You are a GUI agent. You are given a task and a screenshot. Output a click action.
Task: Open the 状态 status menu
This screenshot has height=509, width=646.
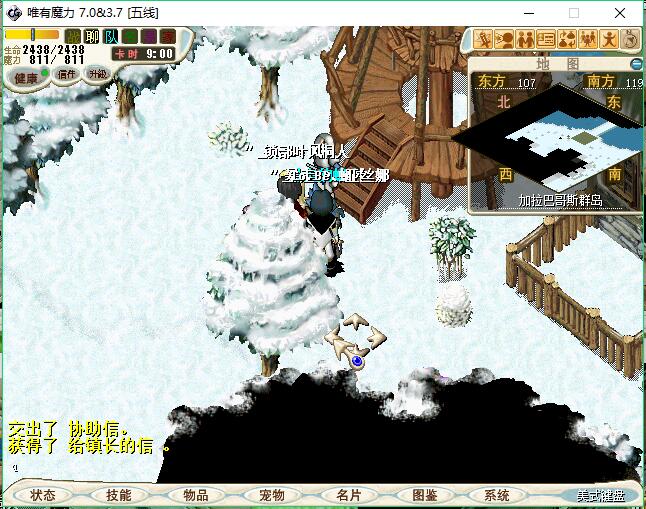(x=43, y=495)
